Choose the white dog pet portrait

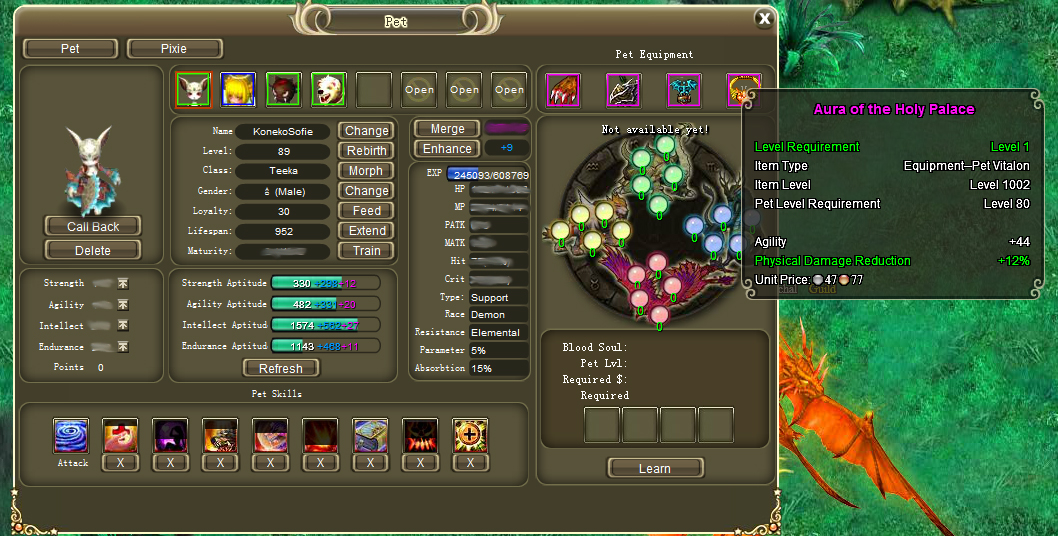(328, 90)
